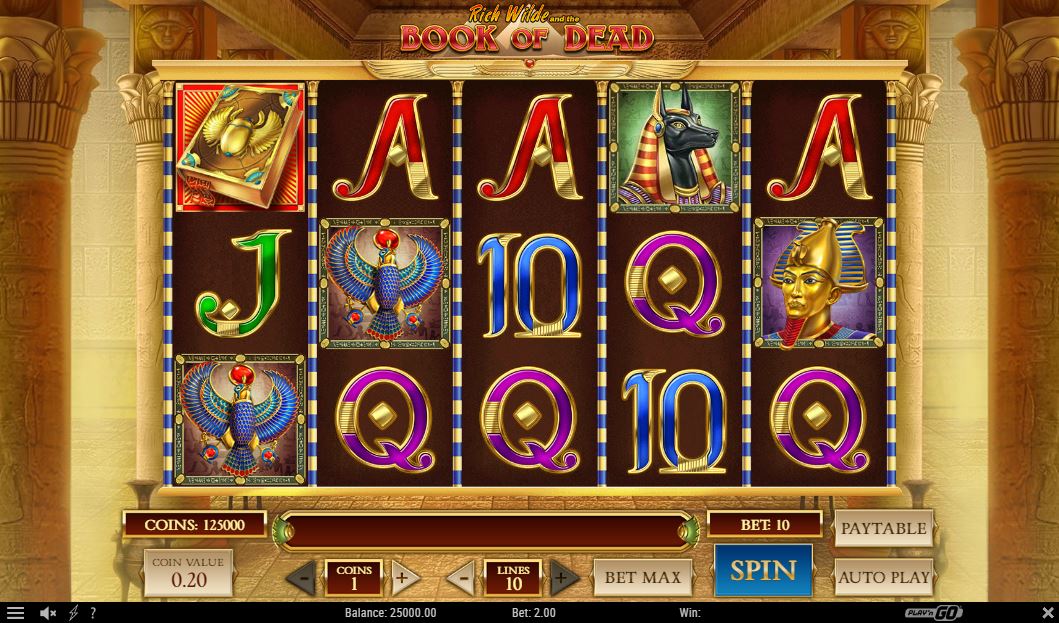The image size is (1059, 623).
Task: Open the Paytable
Action: 883,529
